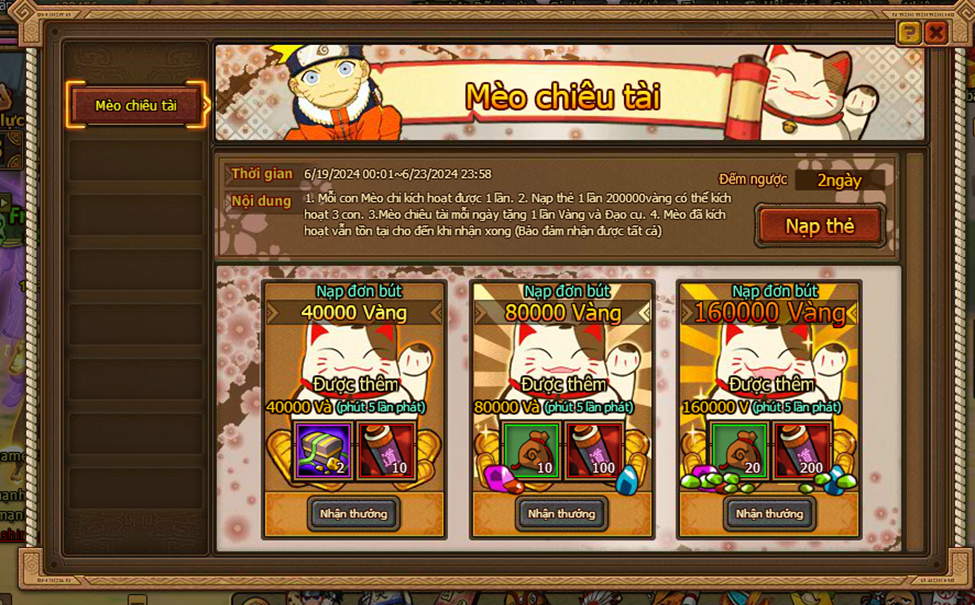The image size is (975, 605).
Task: Inspect the money bag x20 reward
Action: coord(740,451)
